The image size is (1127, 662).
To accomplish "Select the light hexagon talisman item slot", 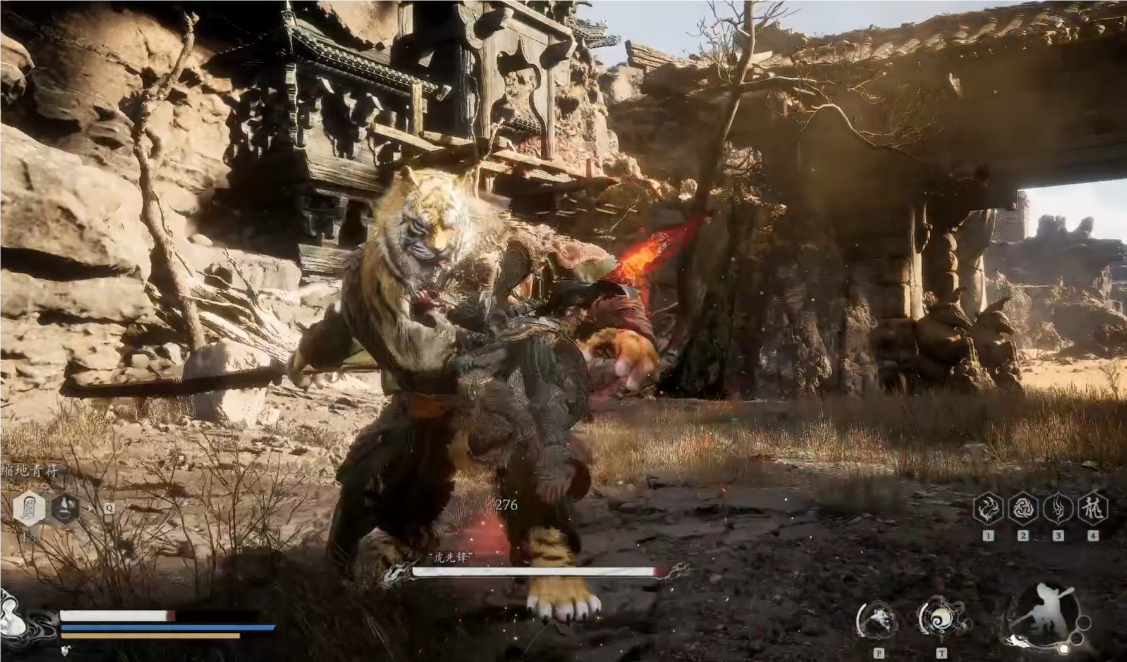I will [29, 509].
